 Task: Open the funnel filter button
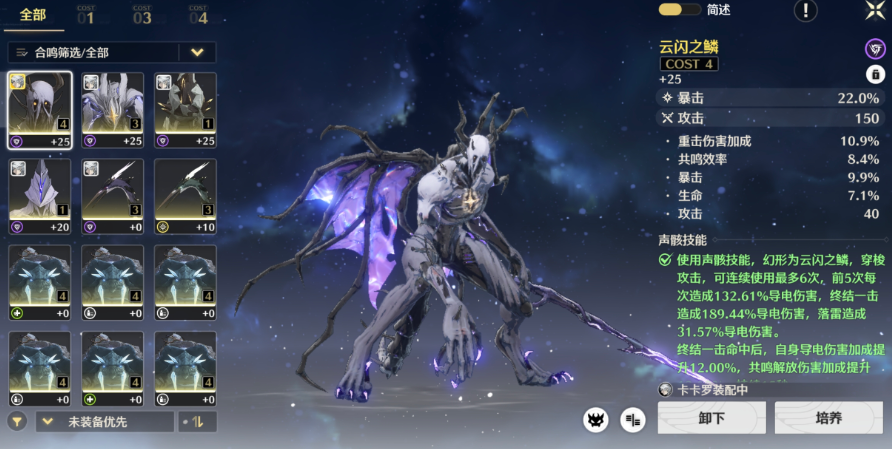pyautogui.click(x=17, y=421)
